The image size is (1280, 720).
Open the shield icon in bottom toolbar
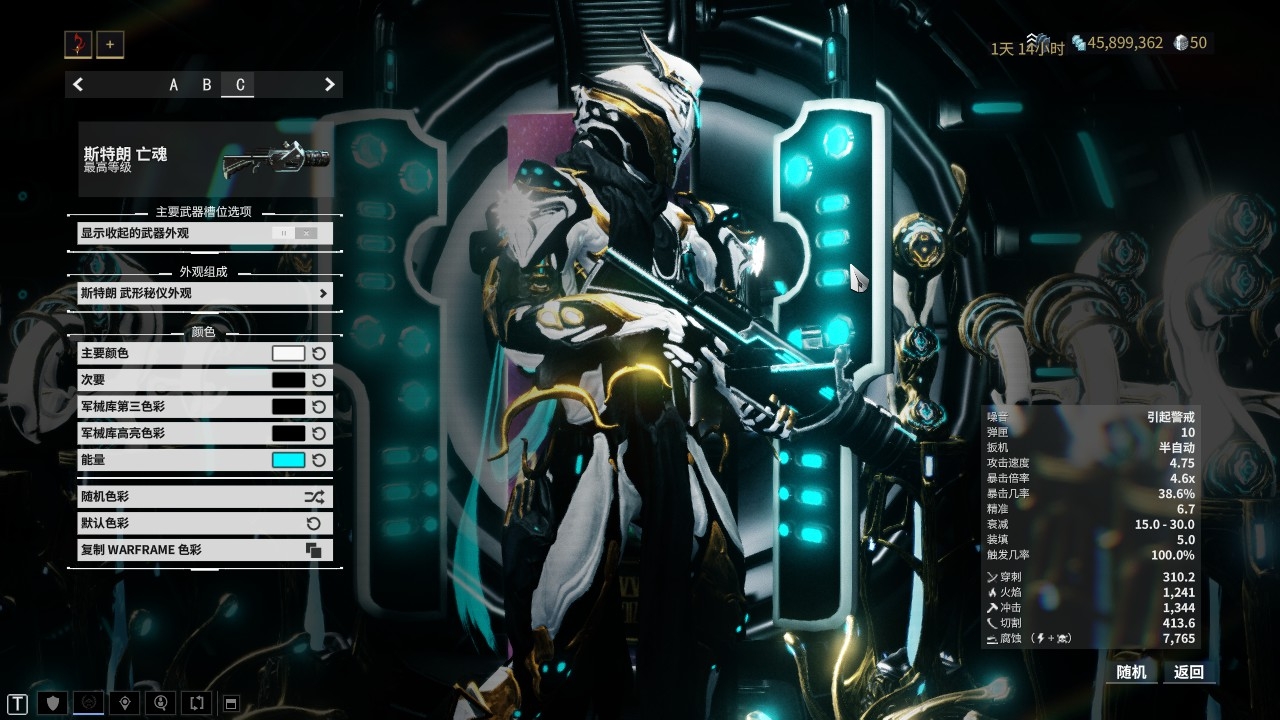[x=54, y=703]
